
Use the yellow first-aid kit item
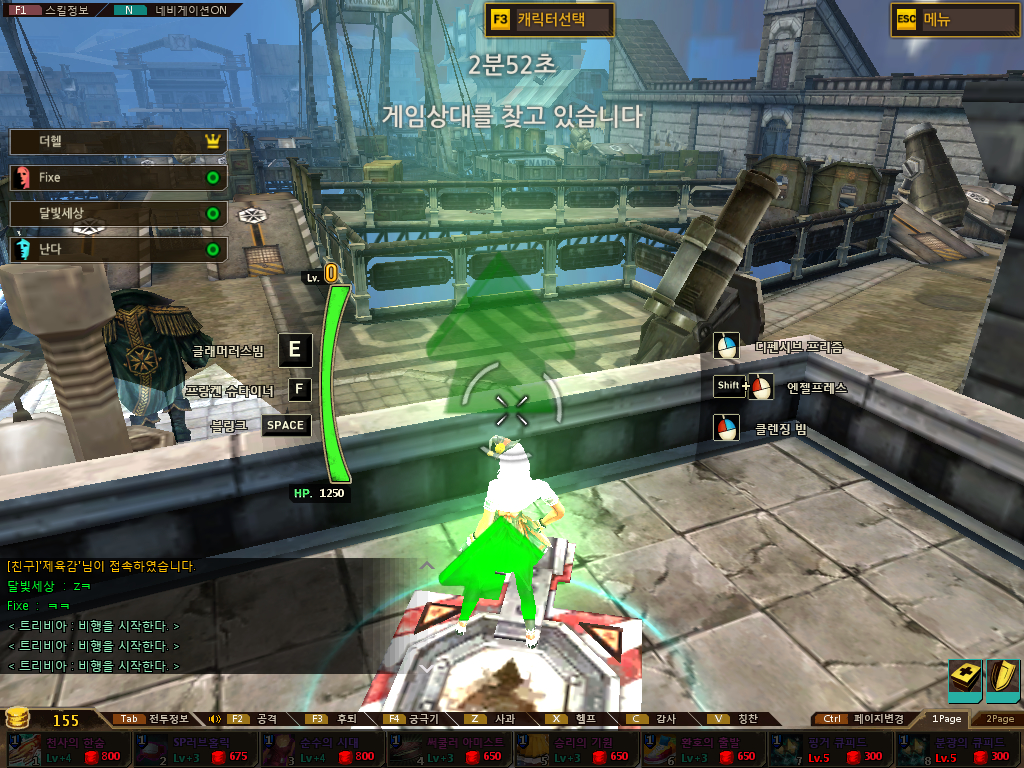coord(965,679)
